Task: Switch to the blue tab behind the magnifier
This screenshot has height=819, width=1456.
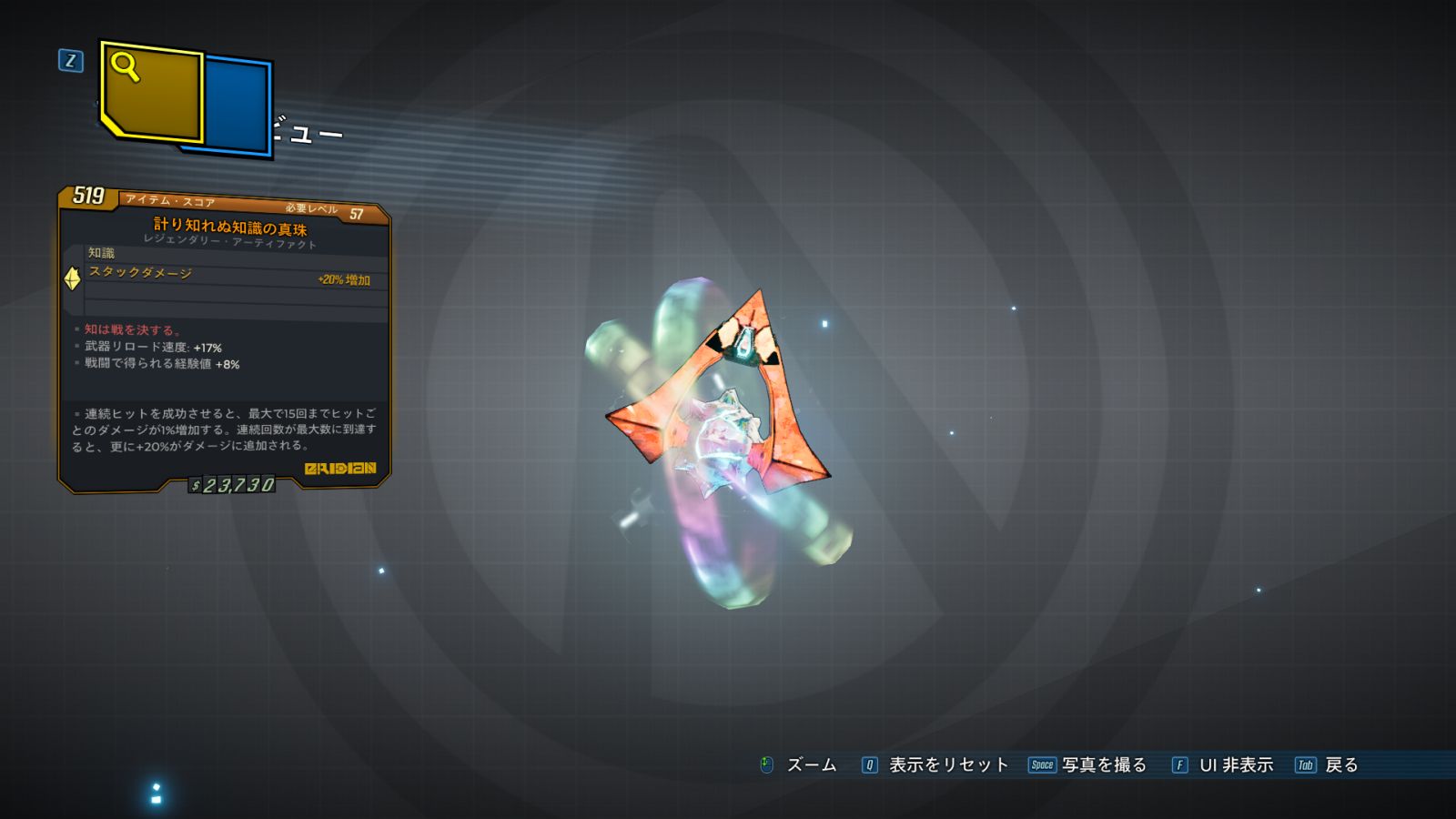Action: click(238, 105)
